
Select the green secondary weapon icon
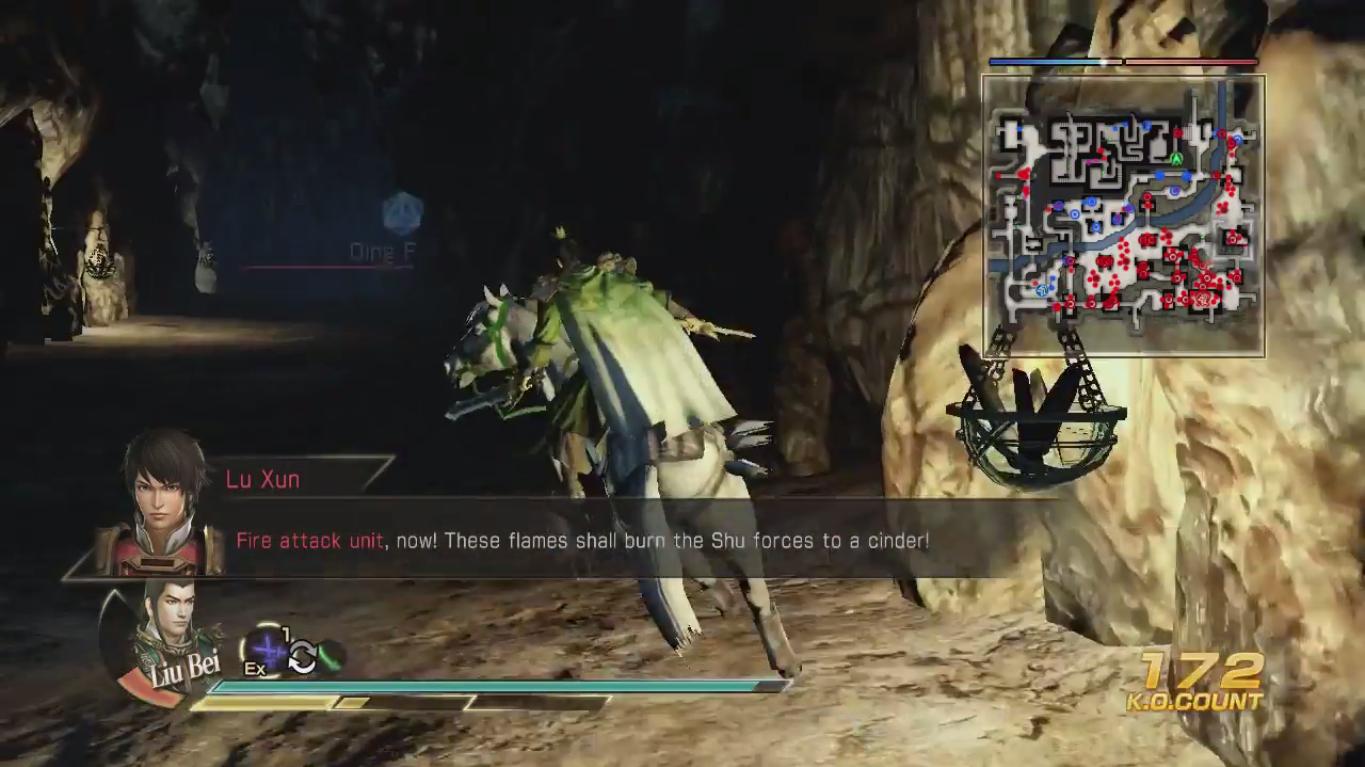(331, 657)
